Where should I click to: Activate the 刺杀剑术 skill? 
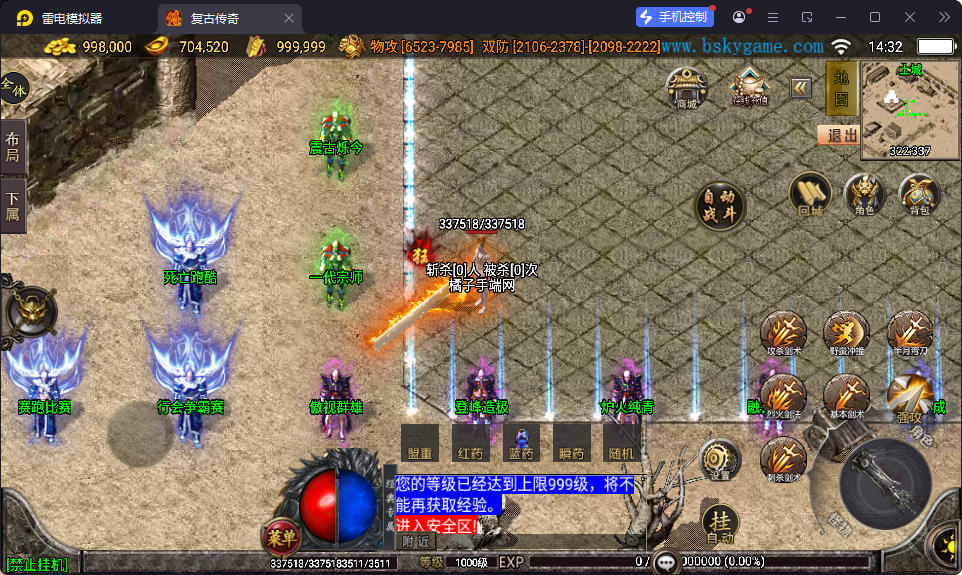784,460
